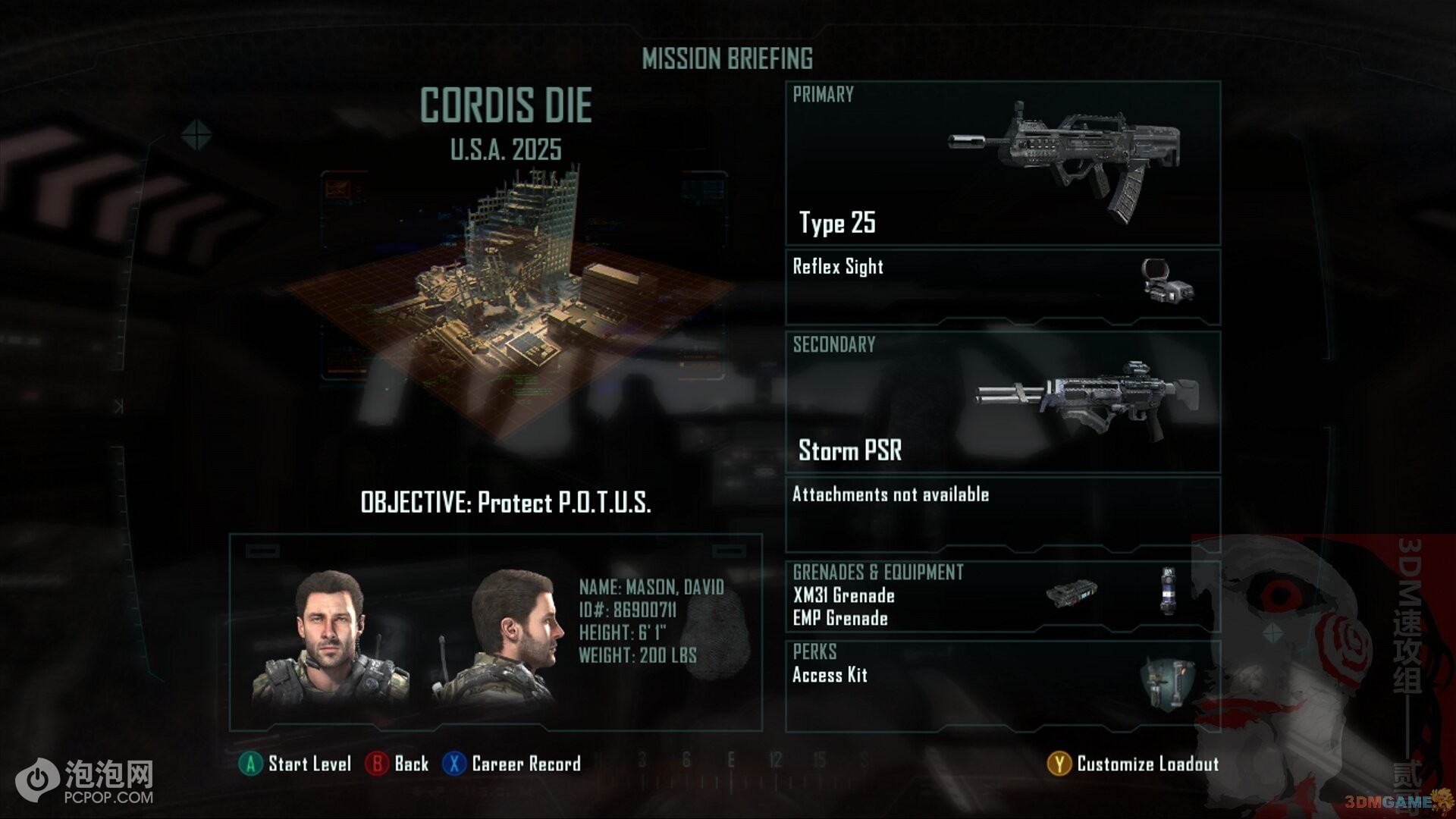Choose the XM31 Grenade icon
Image resolution: width=1456 pixels, height=819 pixels.
1071,594
